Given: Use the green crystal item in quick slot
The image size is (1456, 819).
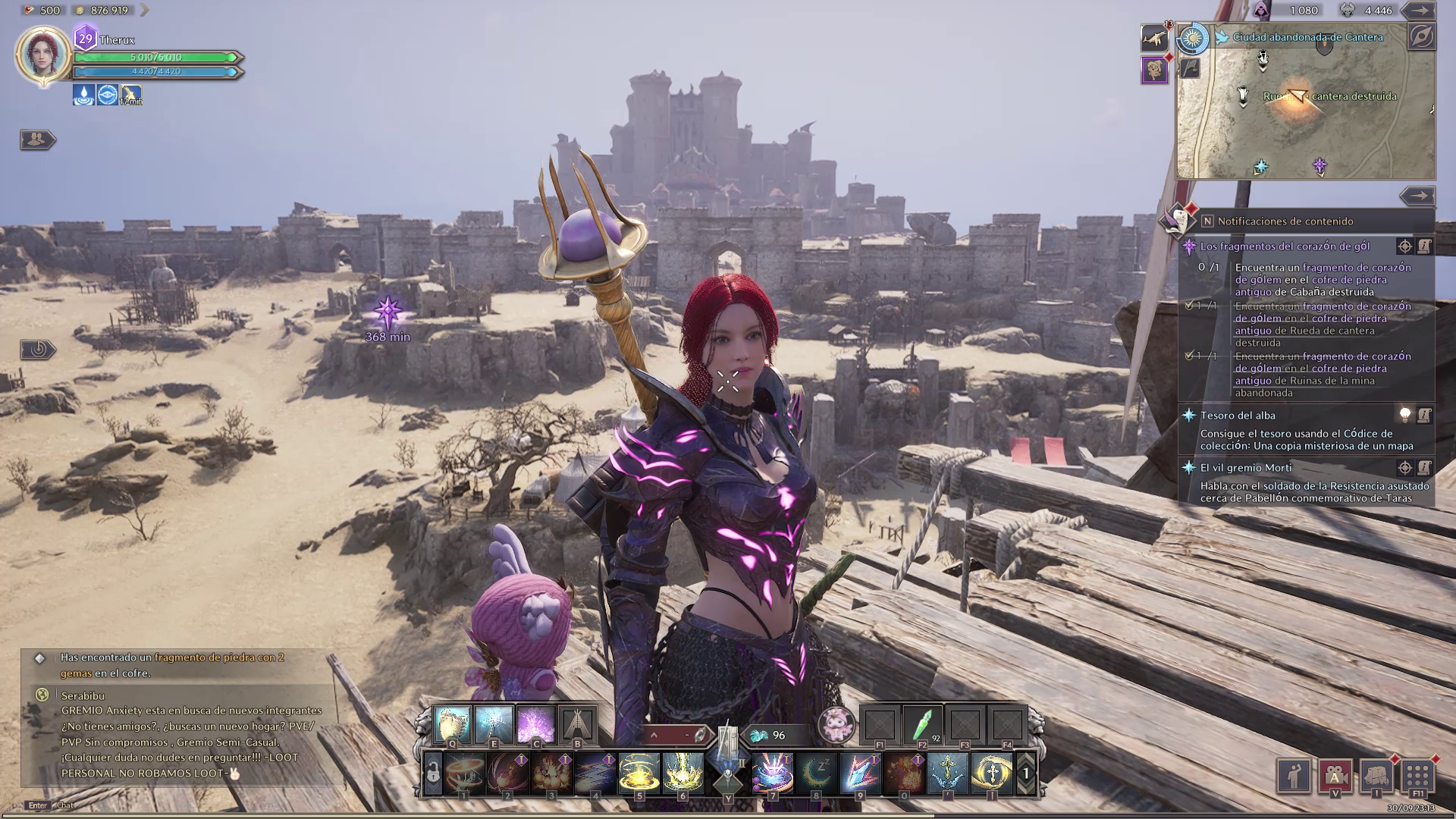Looking at the screenshot, I should pyautogui.click(x=923, y=726).
